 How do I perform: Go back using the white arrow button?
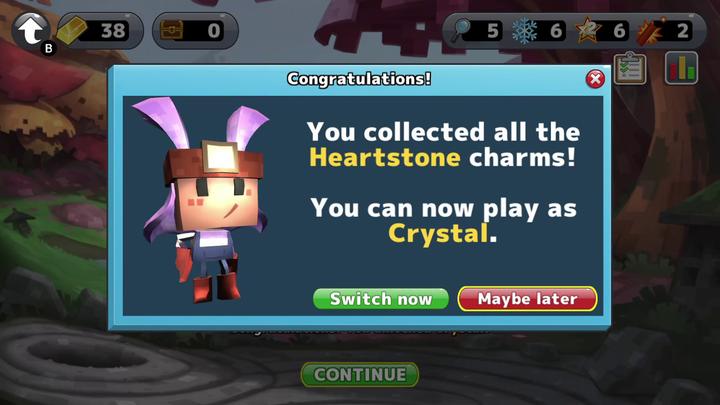coord(32,30)
